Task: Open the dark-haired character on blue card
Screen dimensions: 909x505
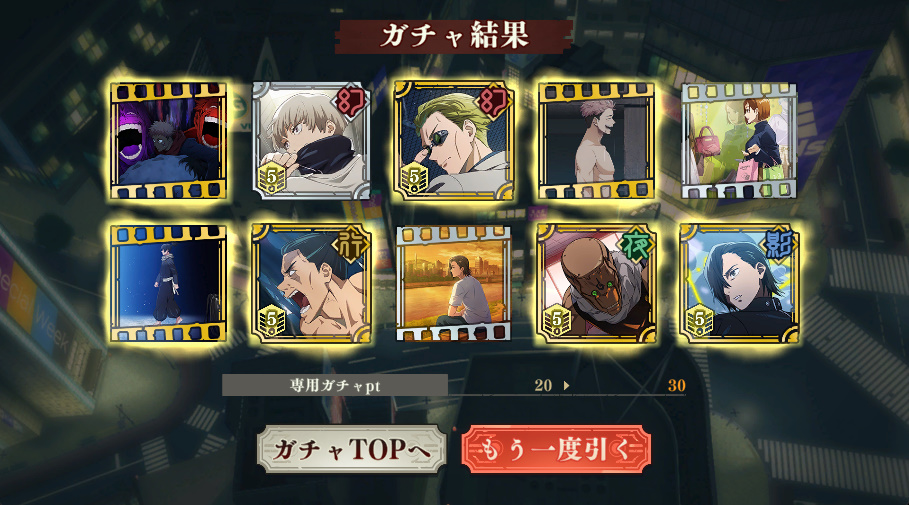Action: (739, 283)
